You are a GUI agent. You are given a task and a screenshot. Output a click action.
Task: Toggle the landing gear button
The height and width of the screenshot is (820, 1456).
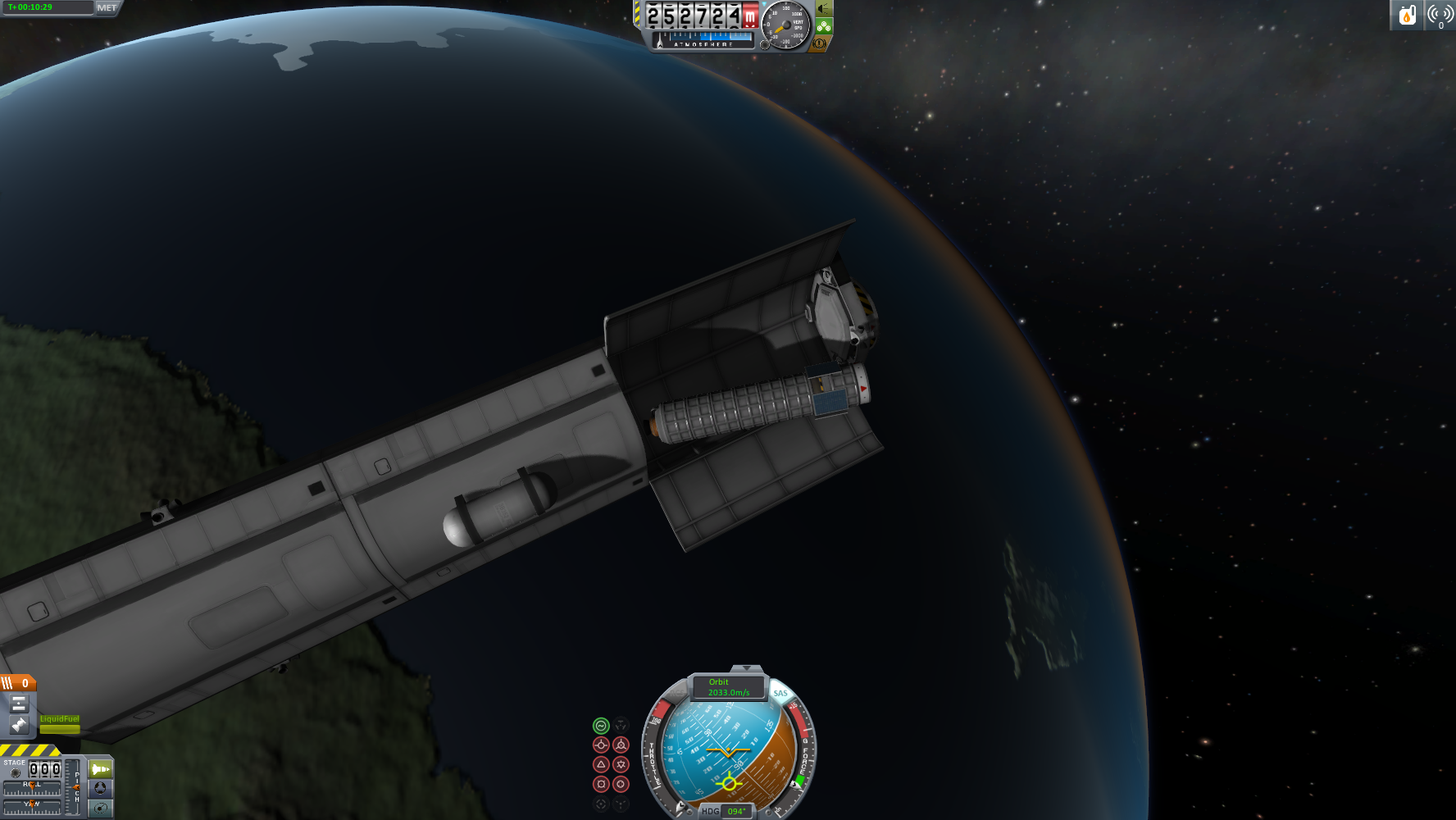tap(822, 26)
